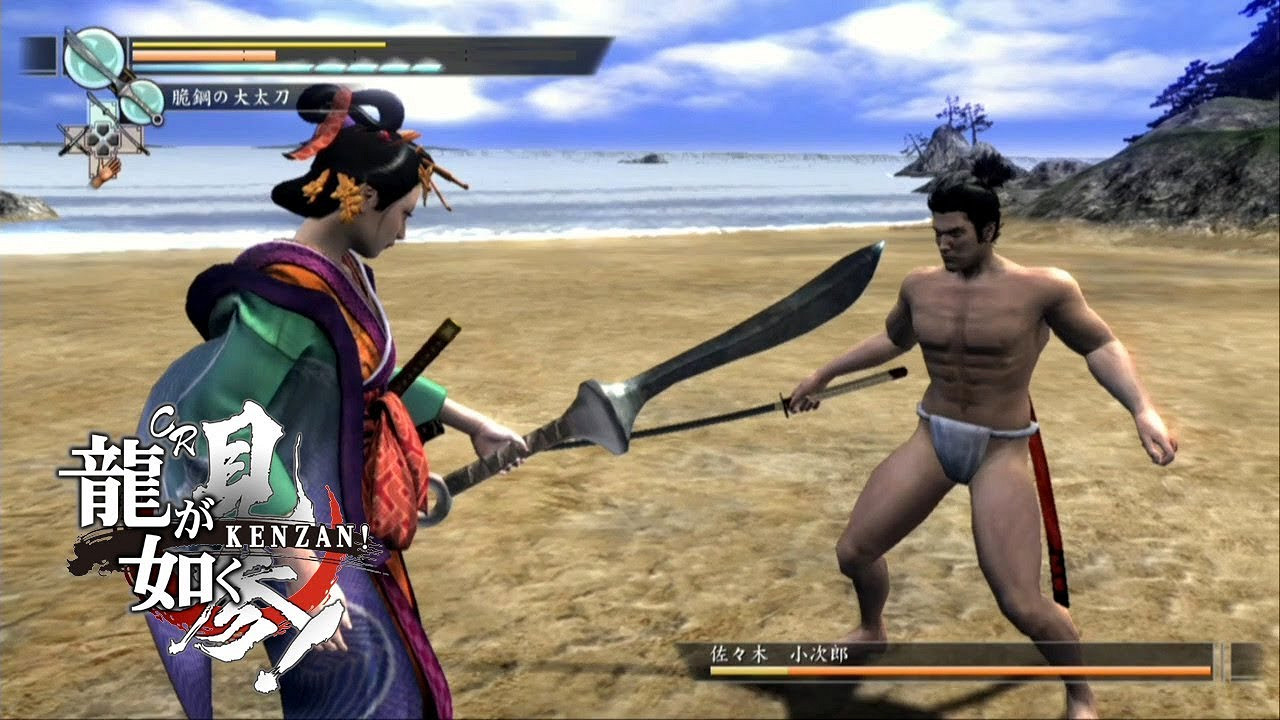
Task: Click the player's yellow health bar
Action: point(260,45)
